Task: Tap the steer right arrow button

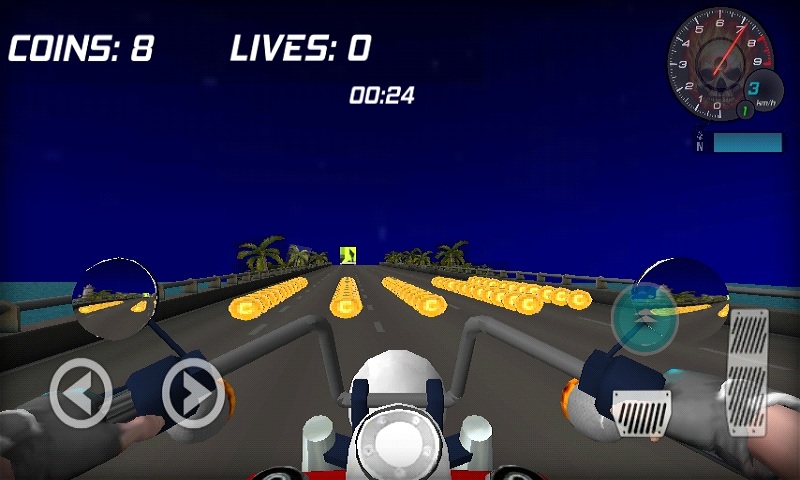Action: point(193,393)
